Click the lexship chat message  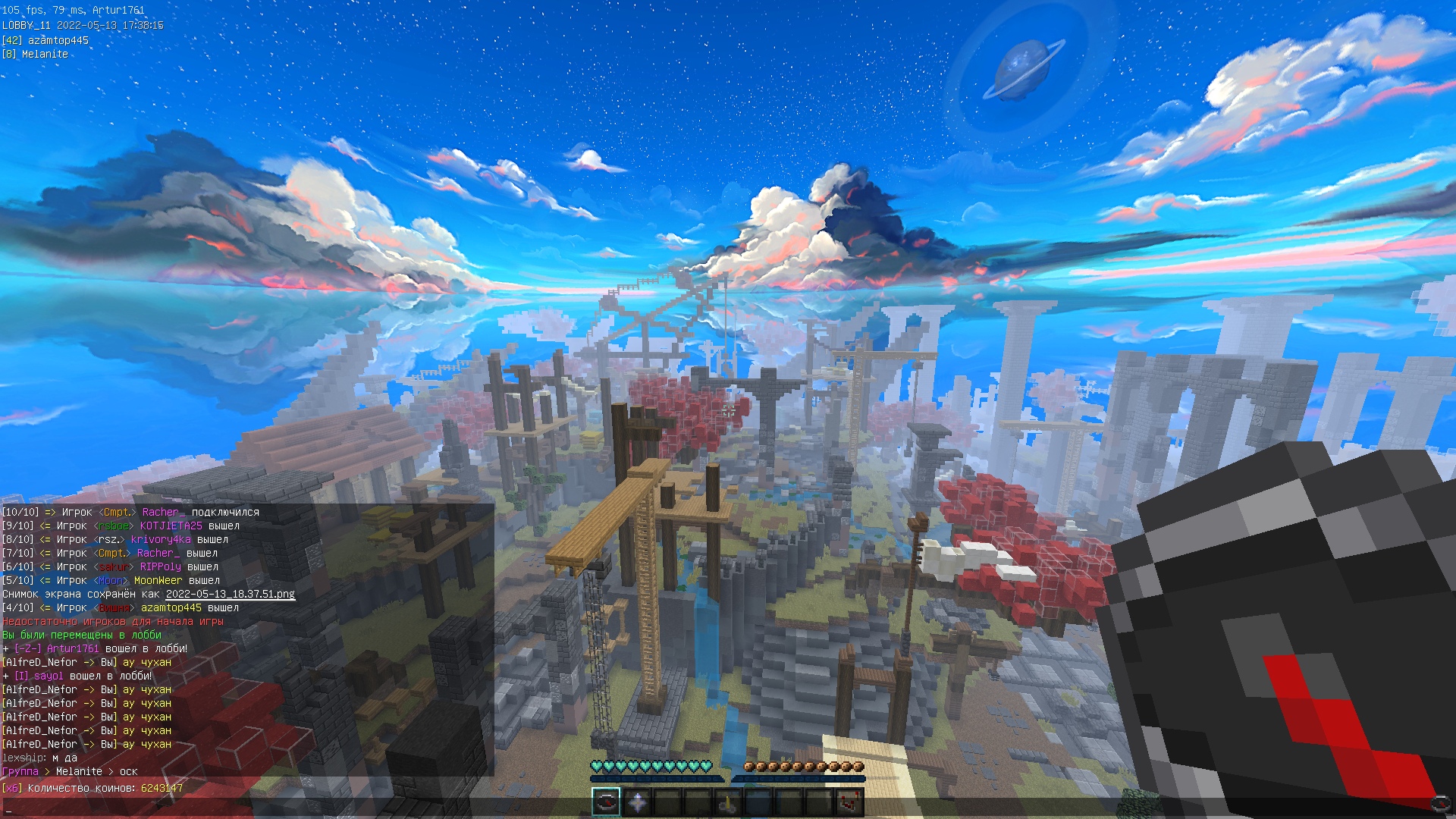[39, 758]
